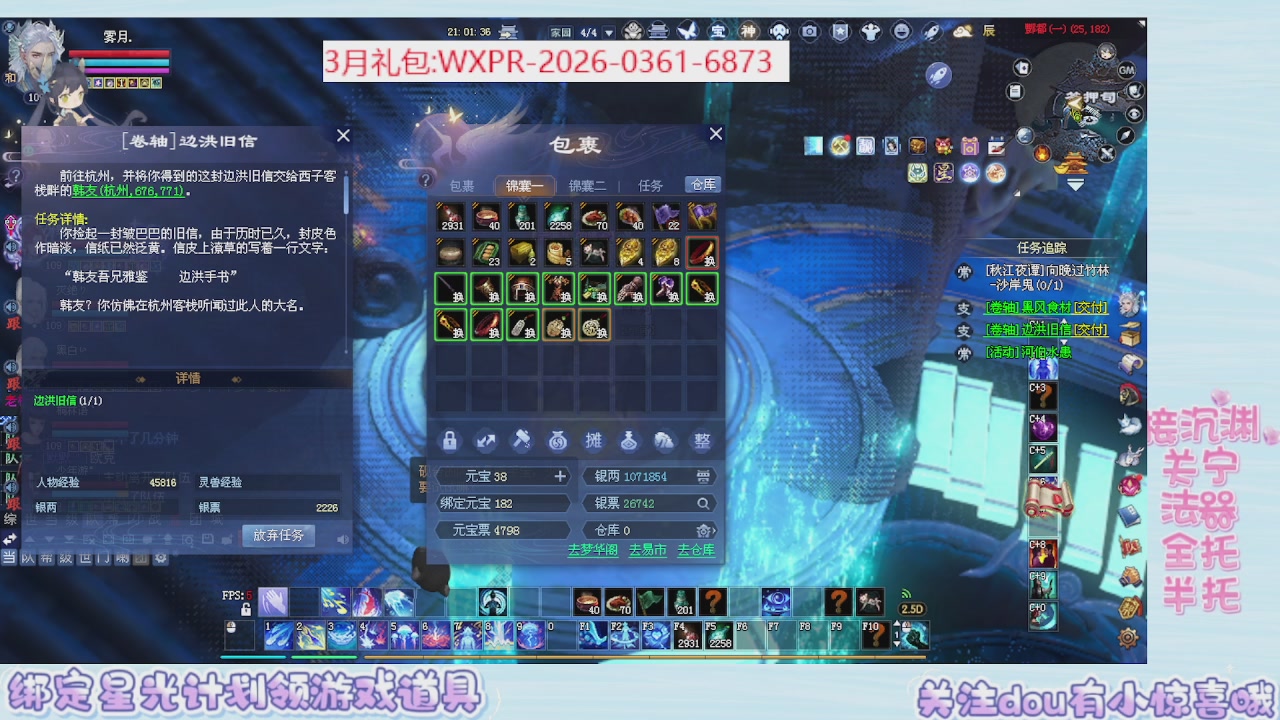Open the dropdown arrow left of top icons
Screen dimensions: 1280x720
coord(609,33)
